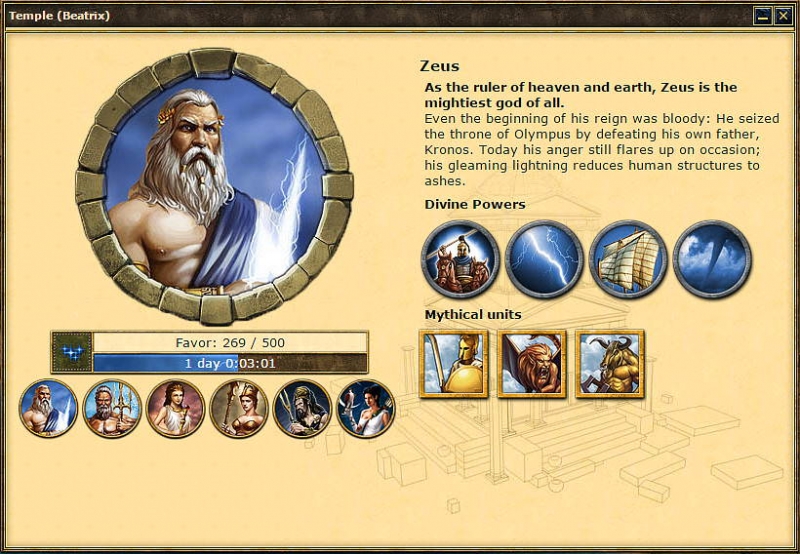Viewport: 800px width, 554px height.
Task: Minimize the Temple window
Action: [x=763, y=16]
